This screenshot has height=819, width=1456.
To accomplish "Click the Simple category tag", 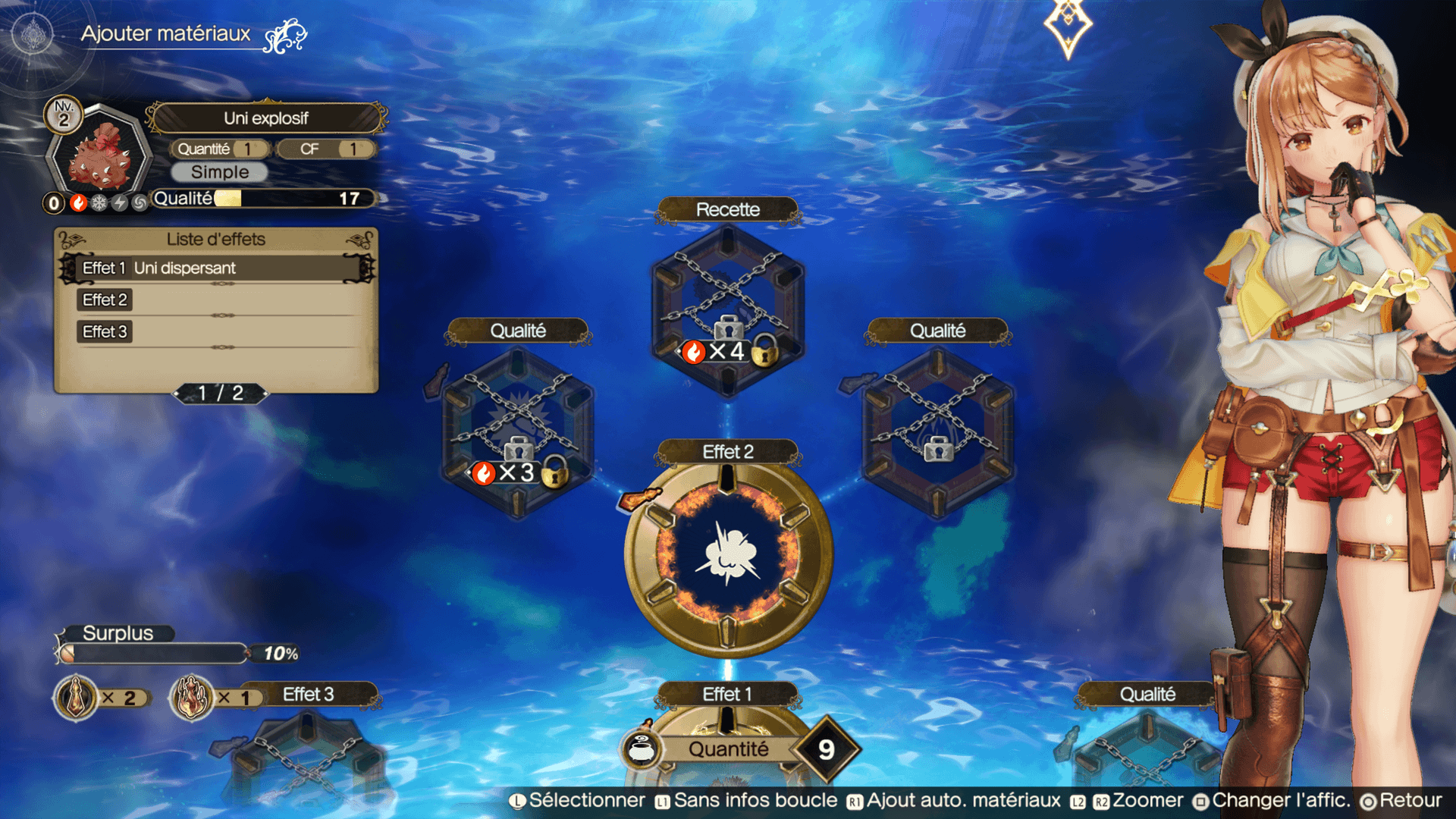I will pyautogui.click(x=219, y=172).
